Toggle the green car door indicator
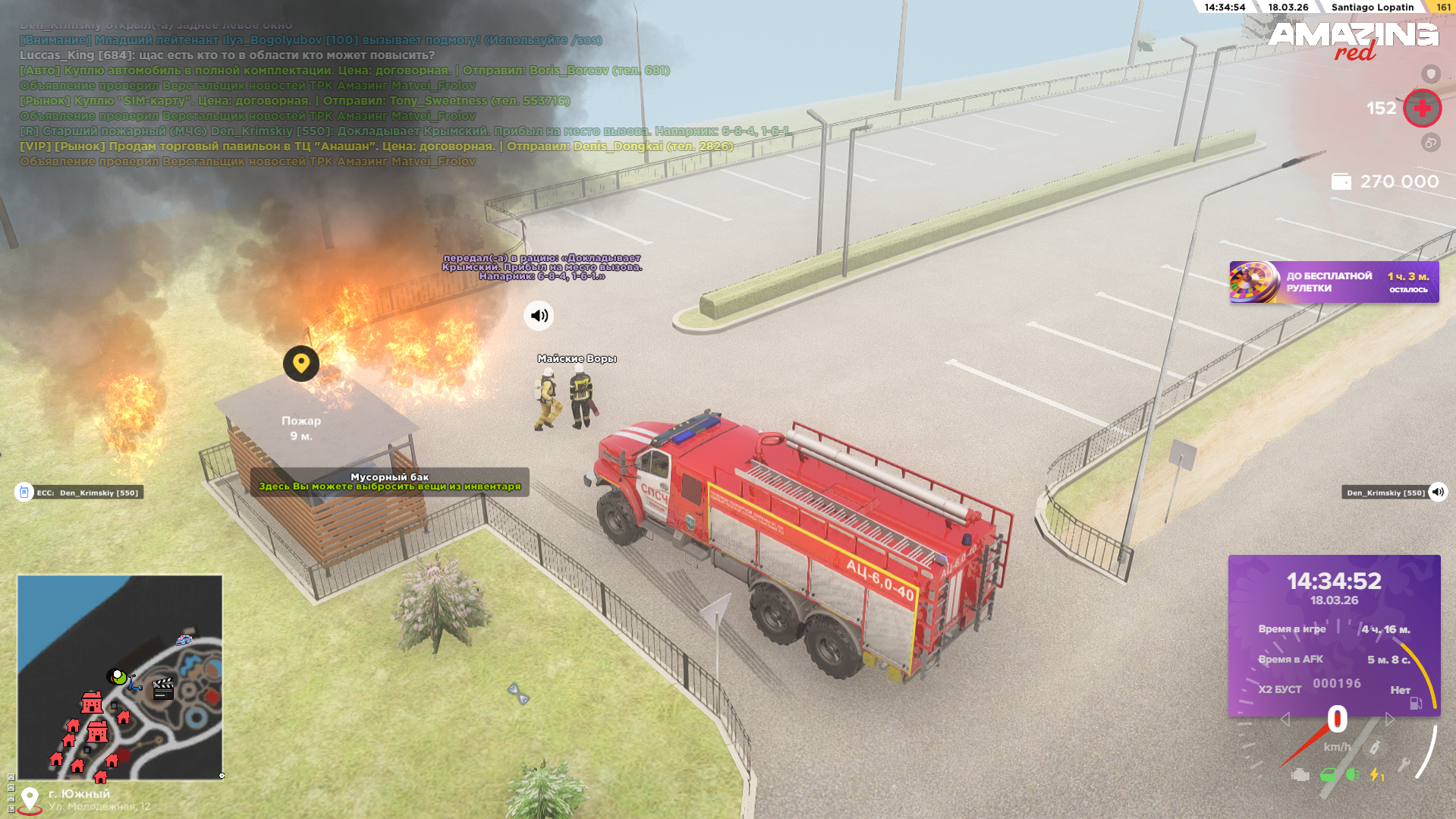This screenshot has height=819, width=1456. tap(1327, 775)
